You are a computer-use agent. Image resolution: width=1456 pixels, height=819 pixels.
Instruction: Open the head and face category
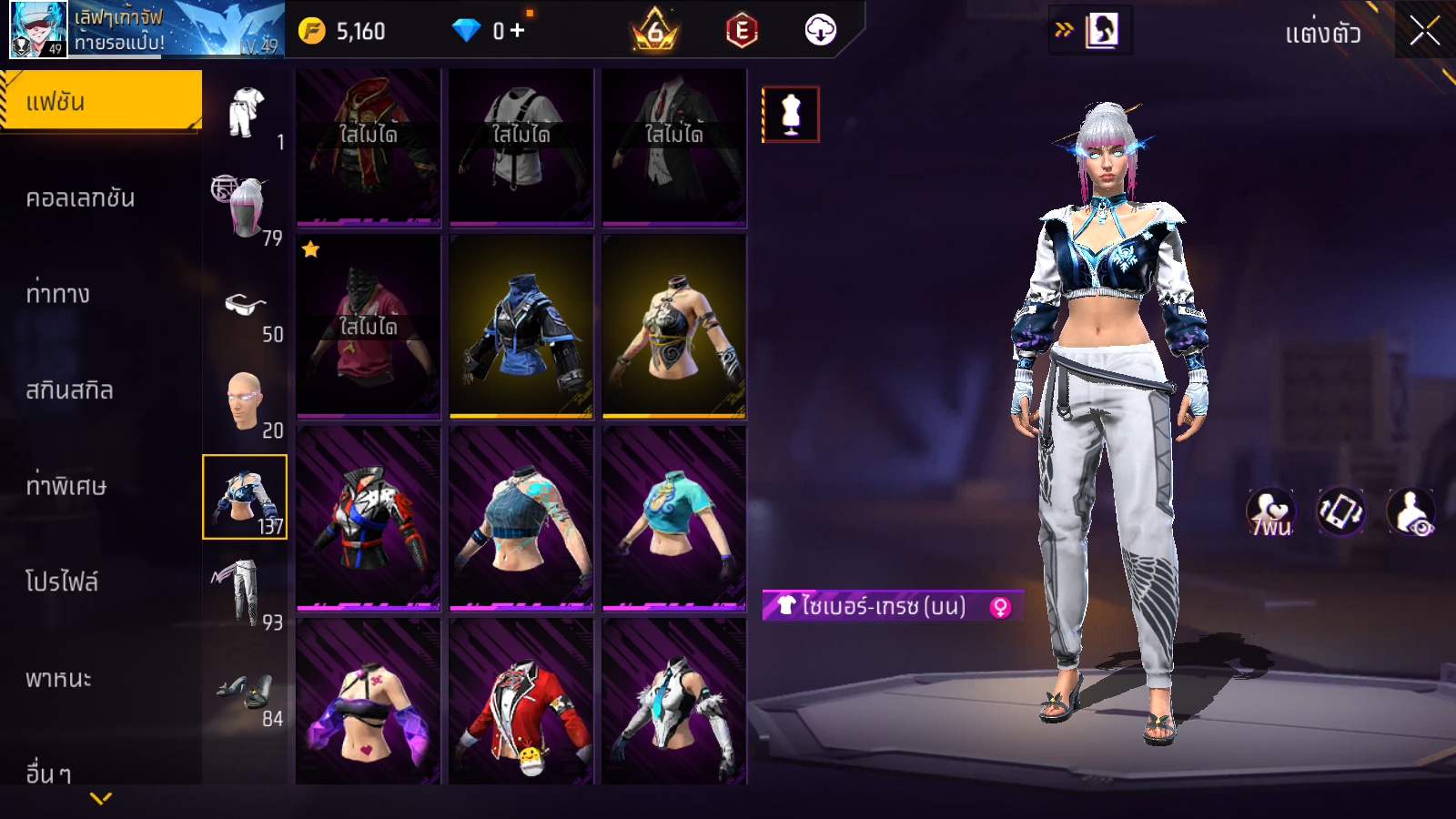coord(244,400)
